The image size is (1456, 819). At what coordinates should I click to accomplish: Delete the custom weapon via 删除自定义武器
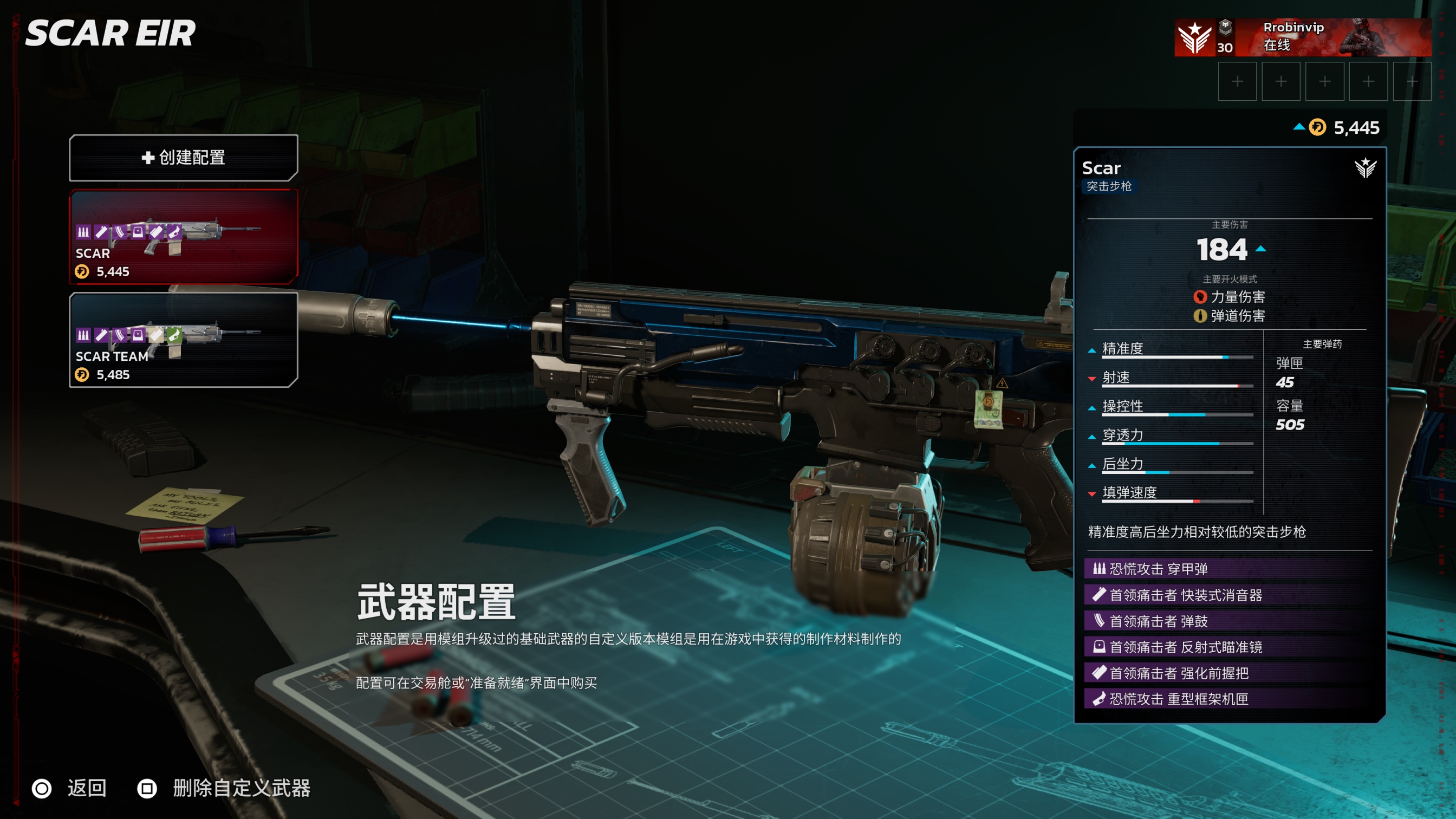(x=224, y=788)
